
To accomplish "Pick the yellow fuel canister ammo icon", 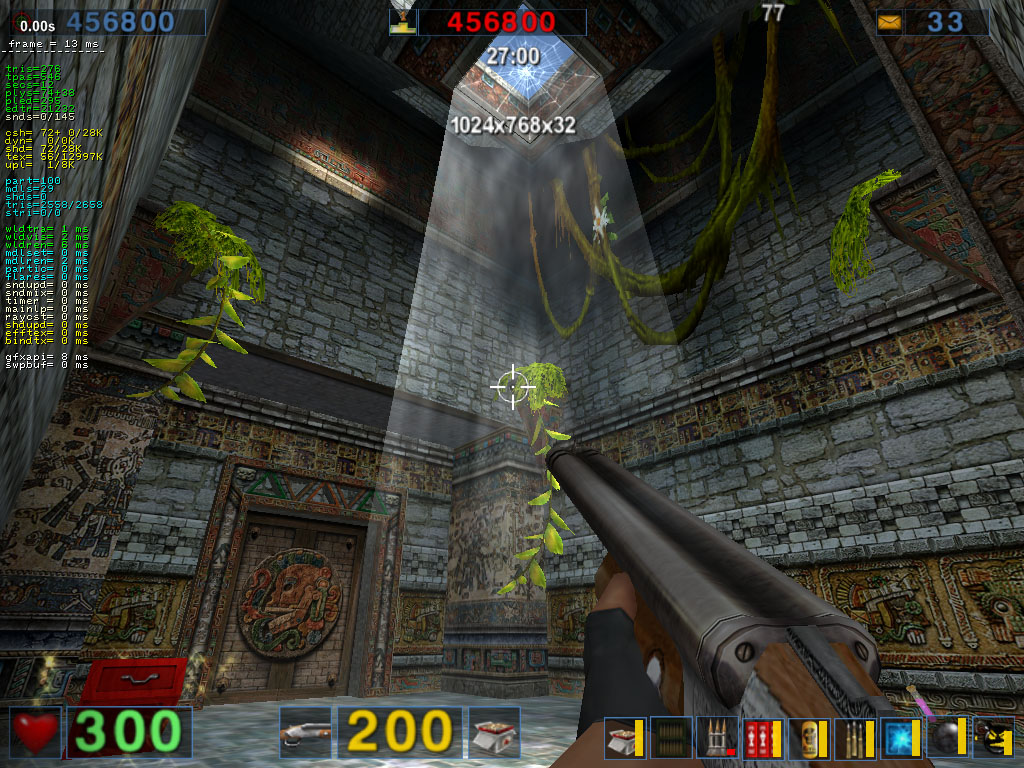I will pos(809,738).
